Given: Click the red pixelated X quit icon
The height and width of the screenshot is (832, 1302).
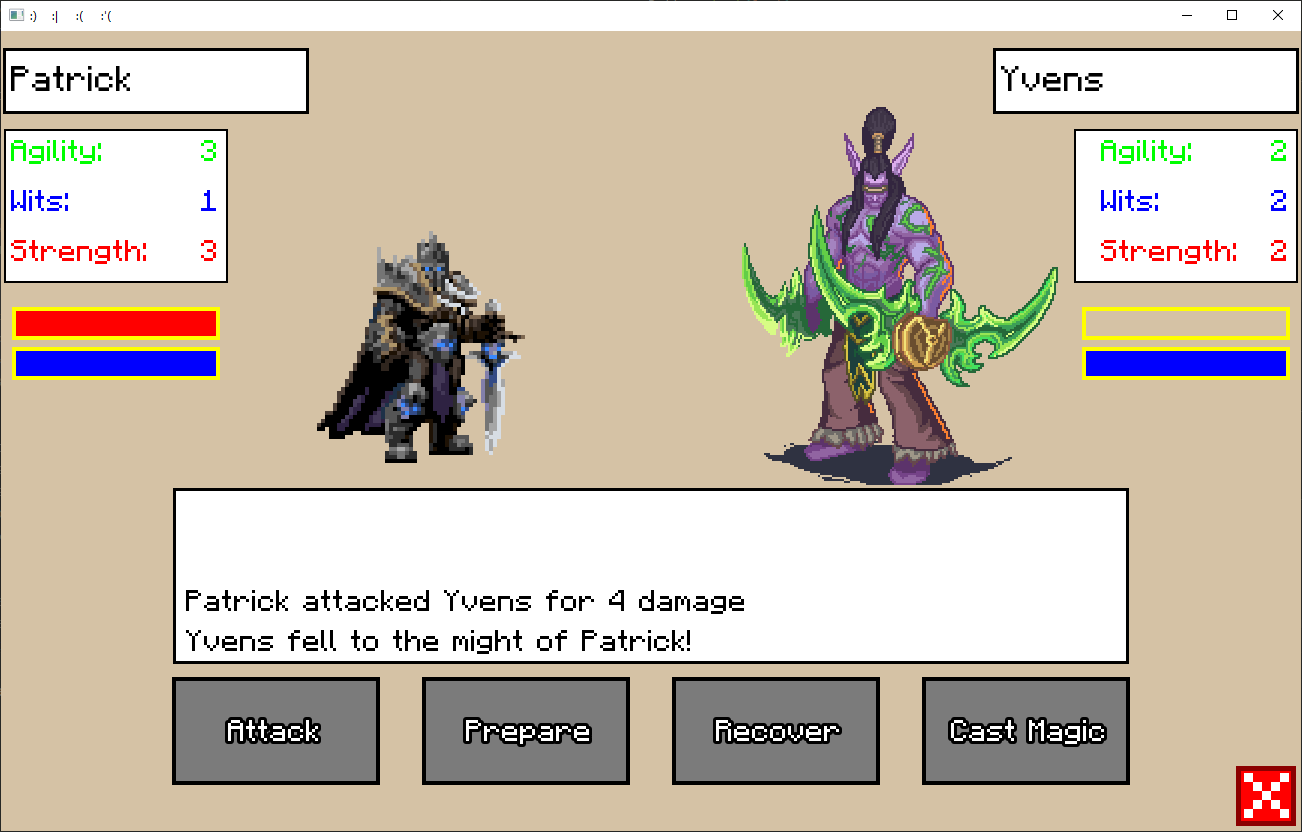Looking at the screenshot, I should [x=1266, y=796].
